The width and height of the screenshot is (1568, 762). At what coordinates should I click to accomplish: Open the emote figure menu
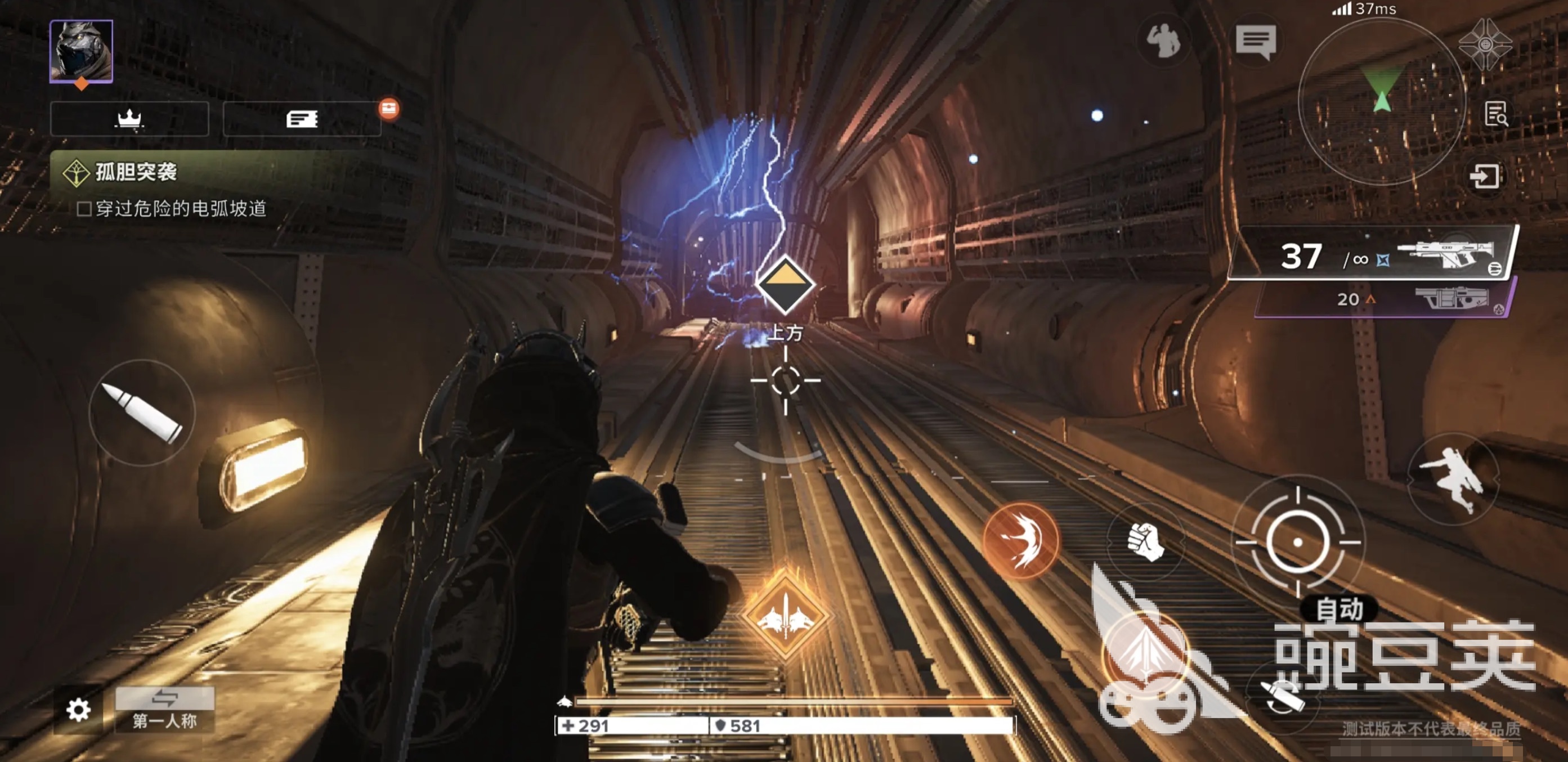[x=1163, y=41]
